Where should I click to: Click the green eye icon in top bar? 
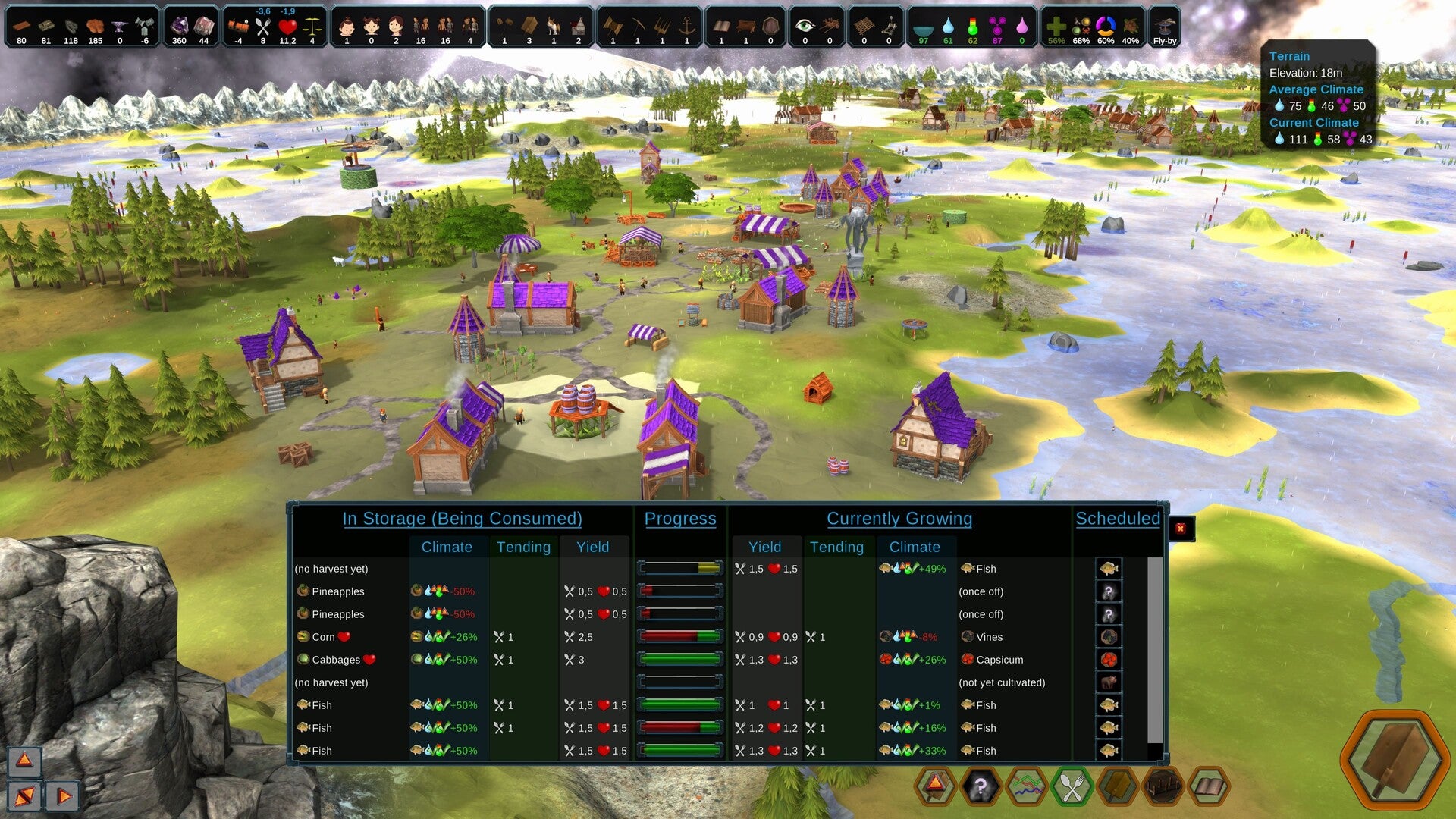coord(805,26)
